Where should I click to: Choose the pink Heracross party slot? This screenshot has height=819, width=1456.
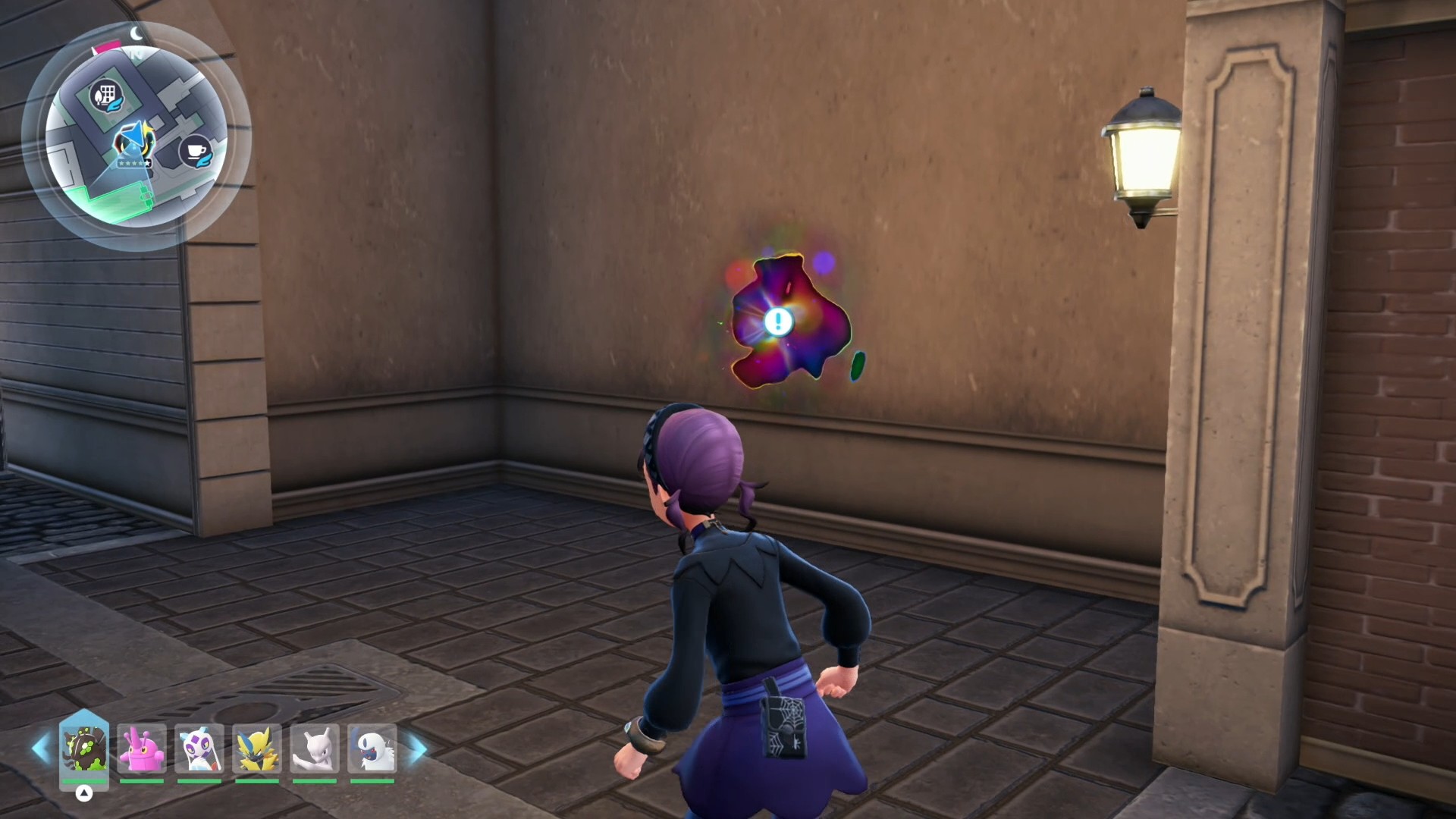point(142,748)
